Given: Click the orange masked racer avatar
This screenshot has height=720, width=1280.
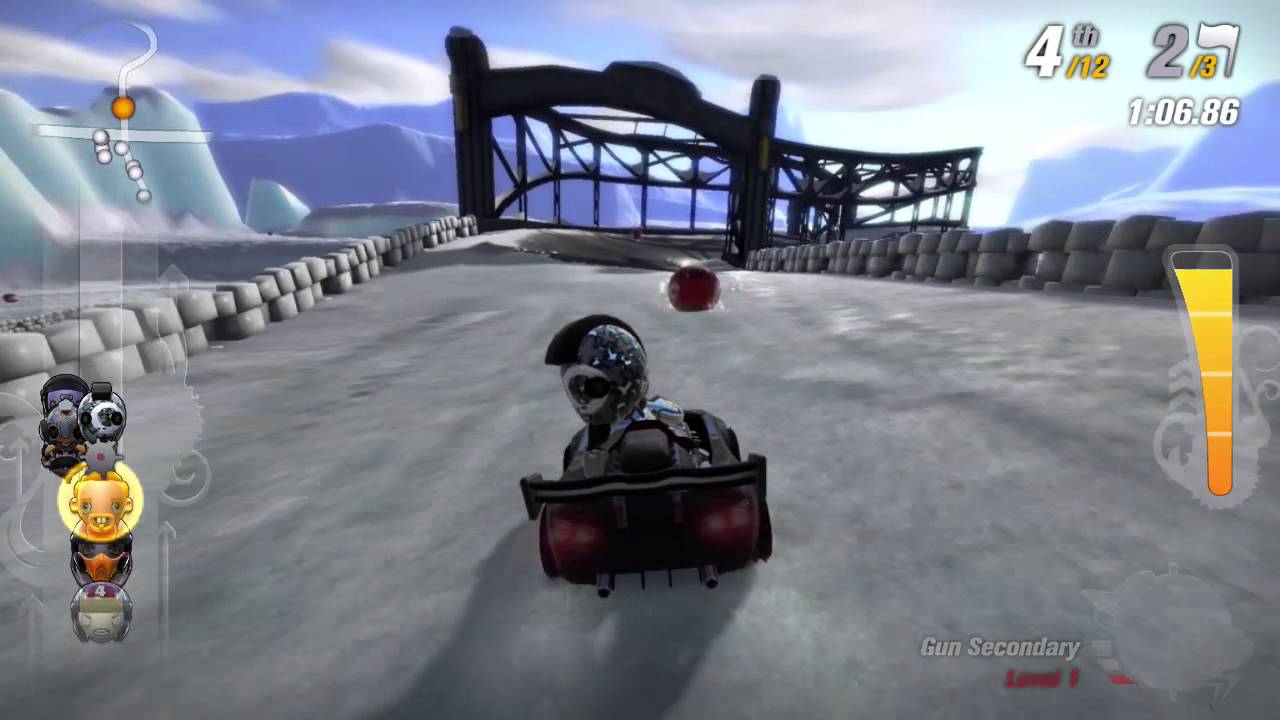Looking at the screenshot, I should [99, 560].
